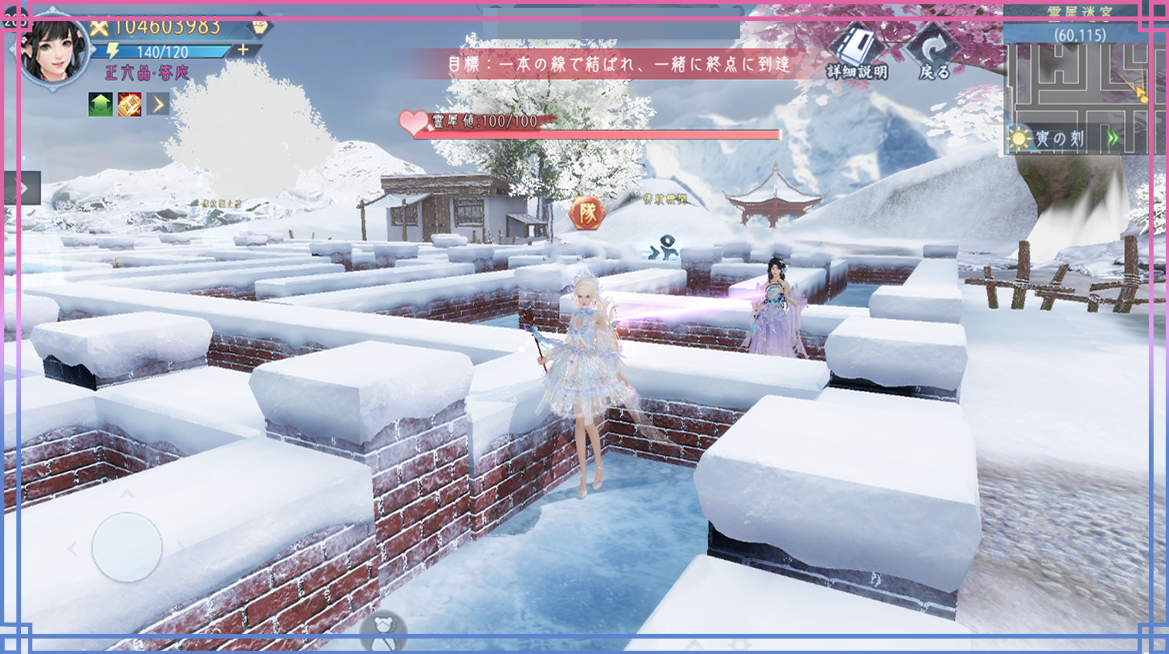Tap the fist icon beside combat power

(x=260, y=27)
